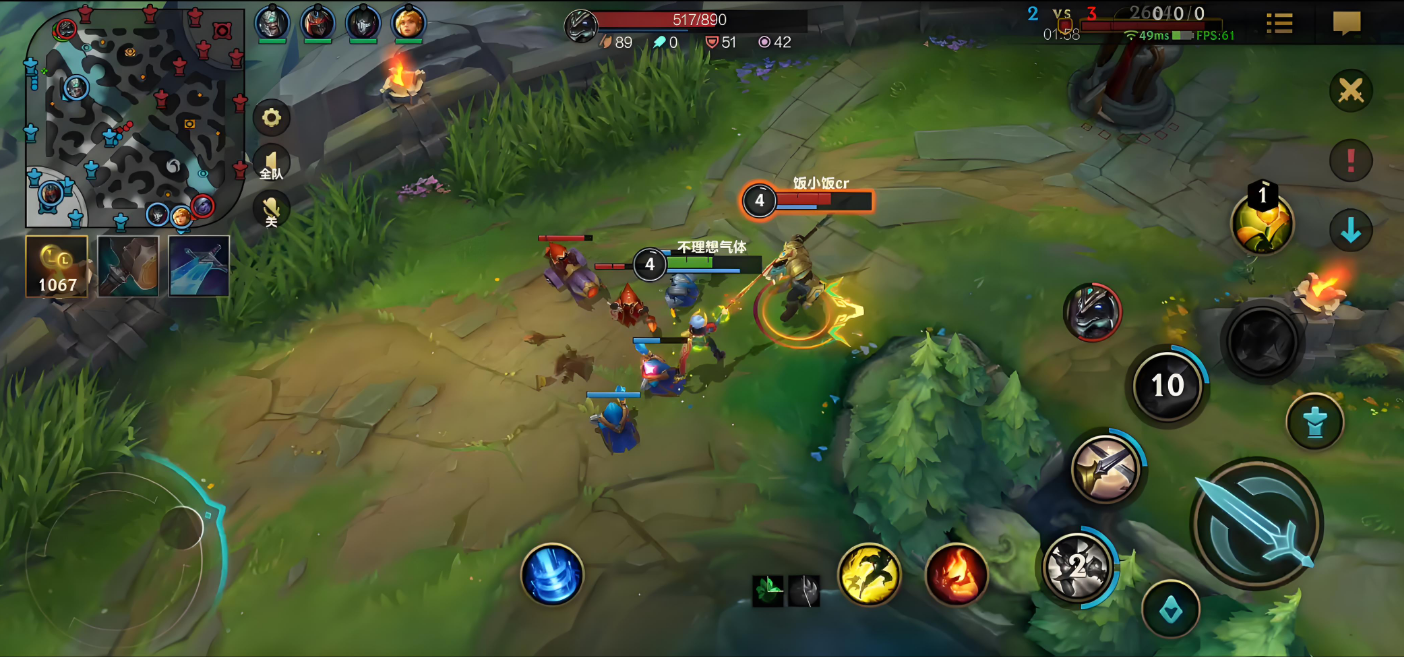Open the chat speech bubble
The height and width of the screenshot is (657, 1404).
[1347, 23]
